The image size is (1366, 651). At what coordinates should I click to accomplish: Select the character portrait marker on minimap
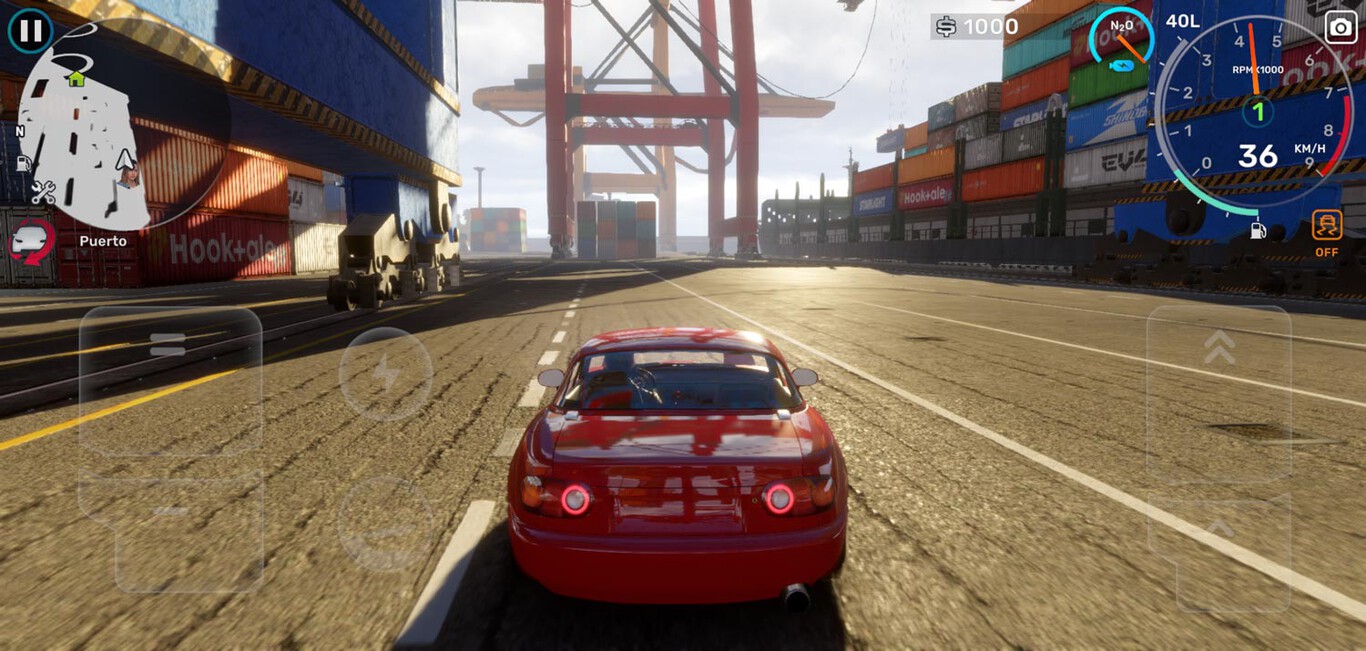tap(129, 176)
